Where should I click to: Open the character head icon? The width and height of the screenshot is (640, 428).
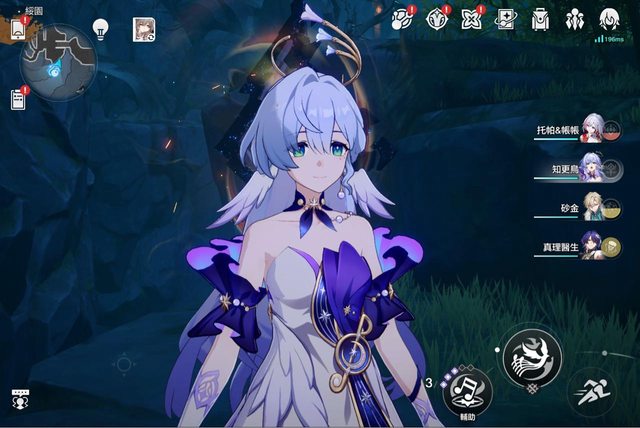point(608,18)
